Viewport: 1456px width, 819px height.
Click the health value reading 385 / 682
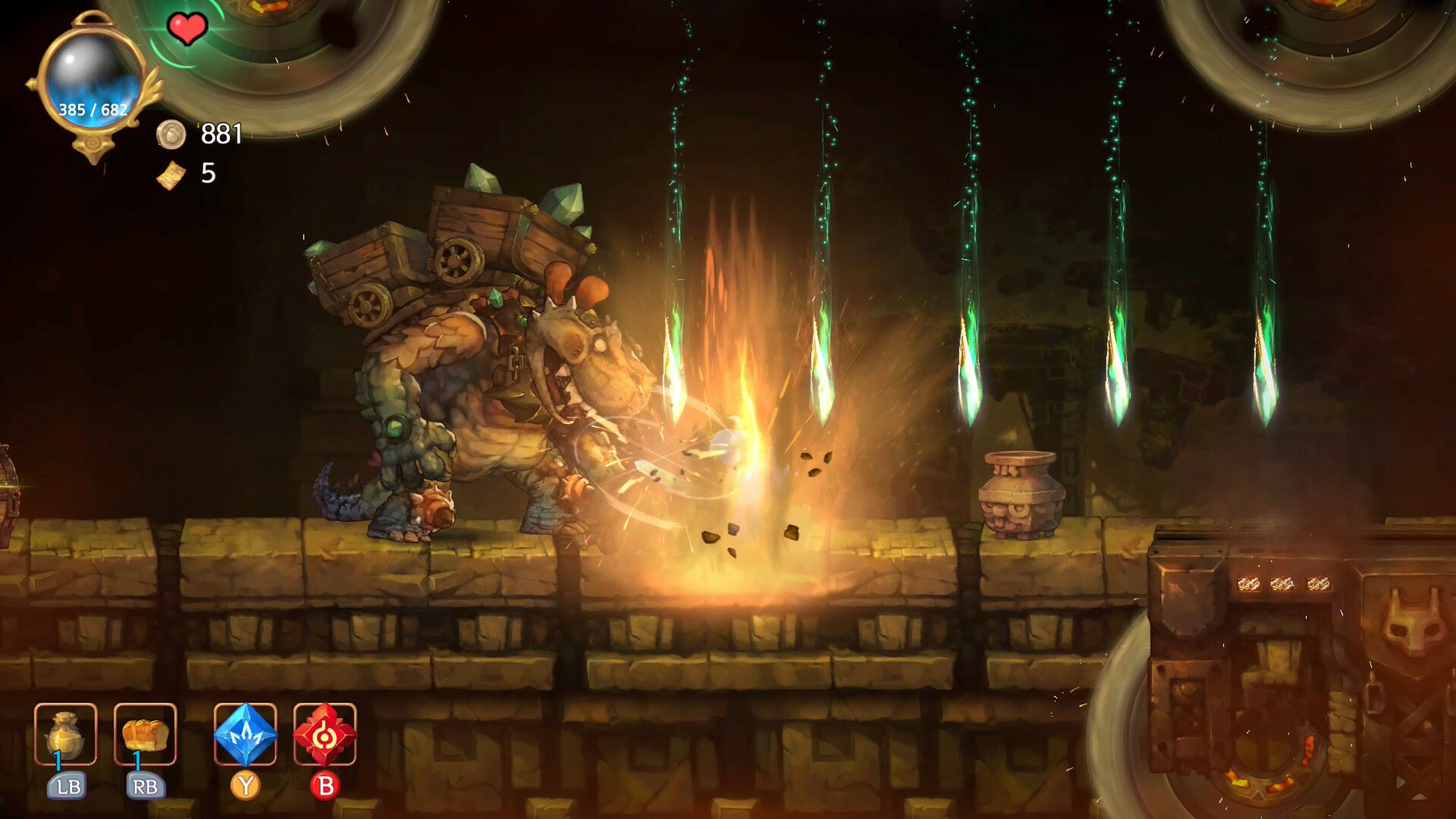pos(91,108)
